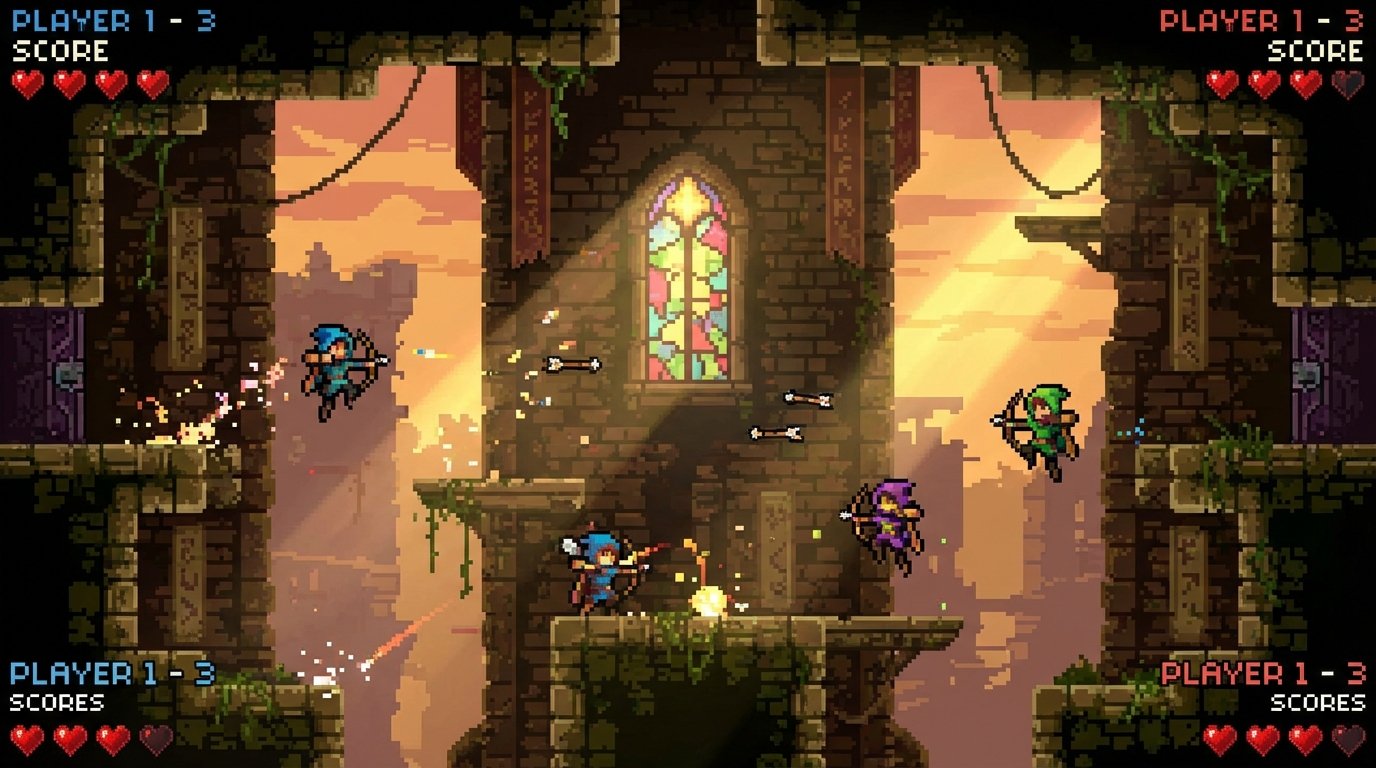Click the glowing yellow orb on the ledge
This screenshot has width=1376, height=768.
712,600
